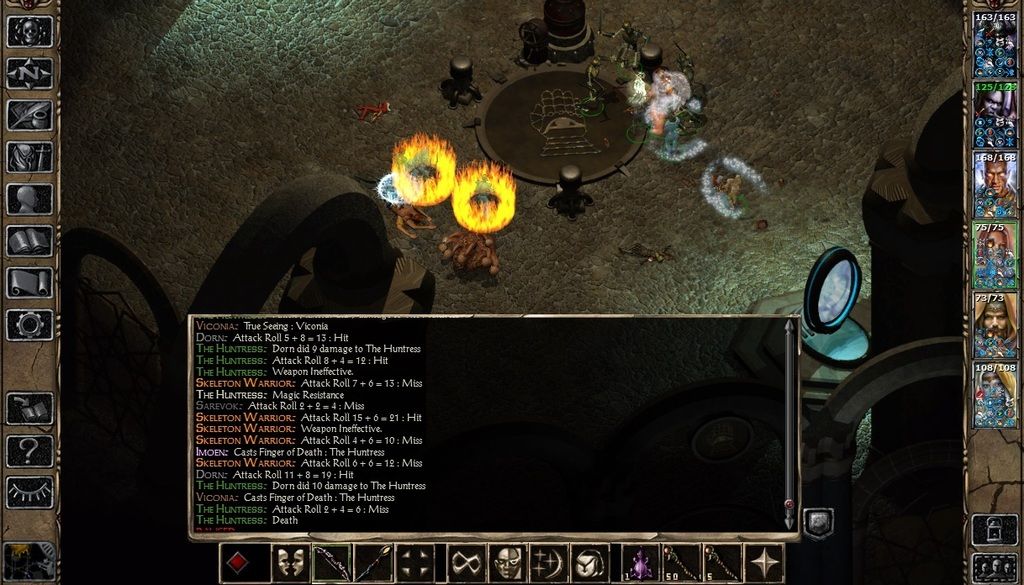Open the priest scroll button

click(x=30, y=283)
